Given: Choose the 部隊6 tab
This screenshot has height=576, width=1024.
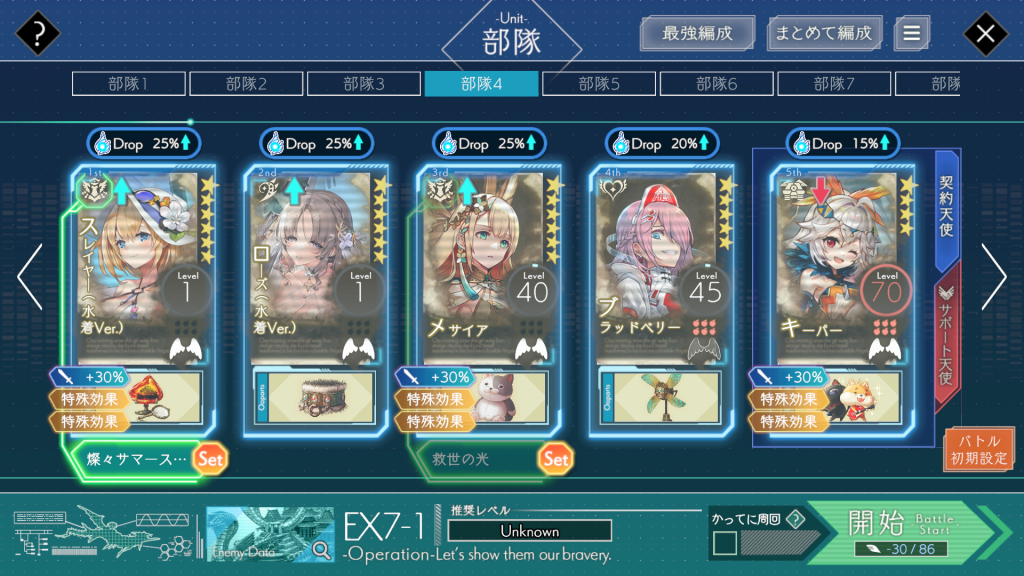Looking at the screenshot, I should tap(717, 84).
